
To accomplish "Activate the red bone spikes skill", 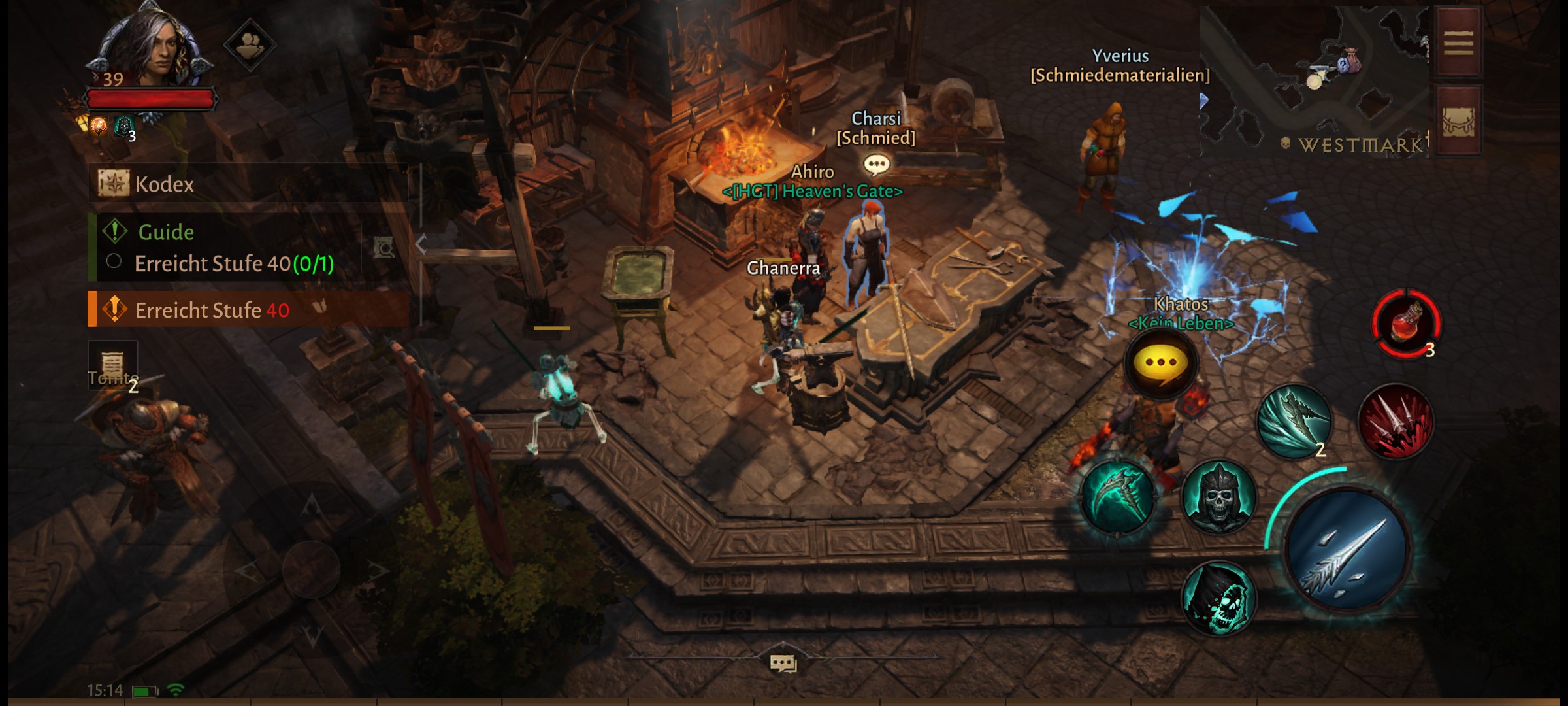I will click(1396, 420).
